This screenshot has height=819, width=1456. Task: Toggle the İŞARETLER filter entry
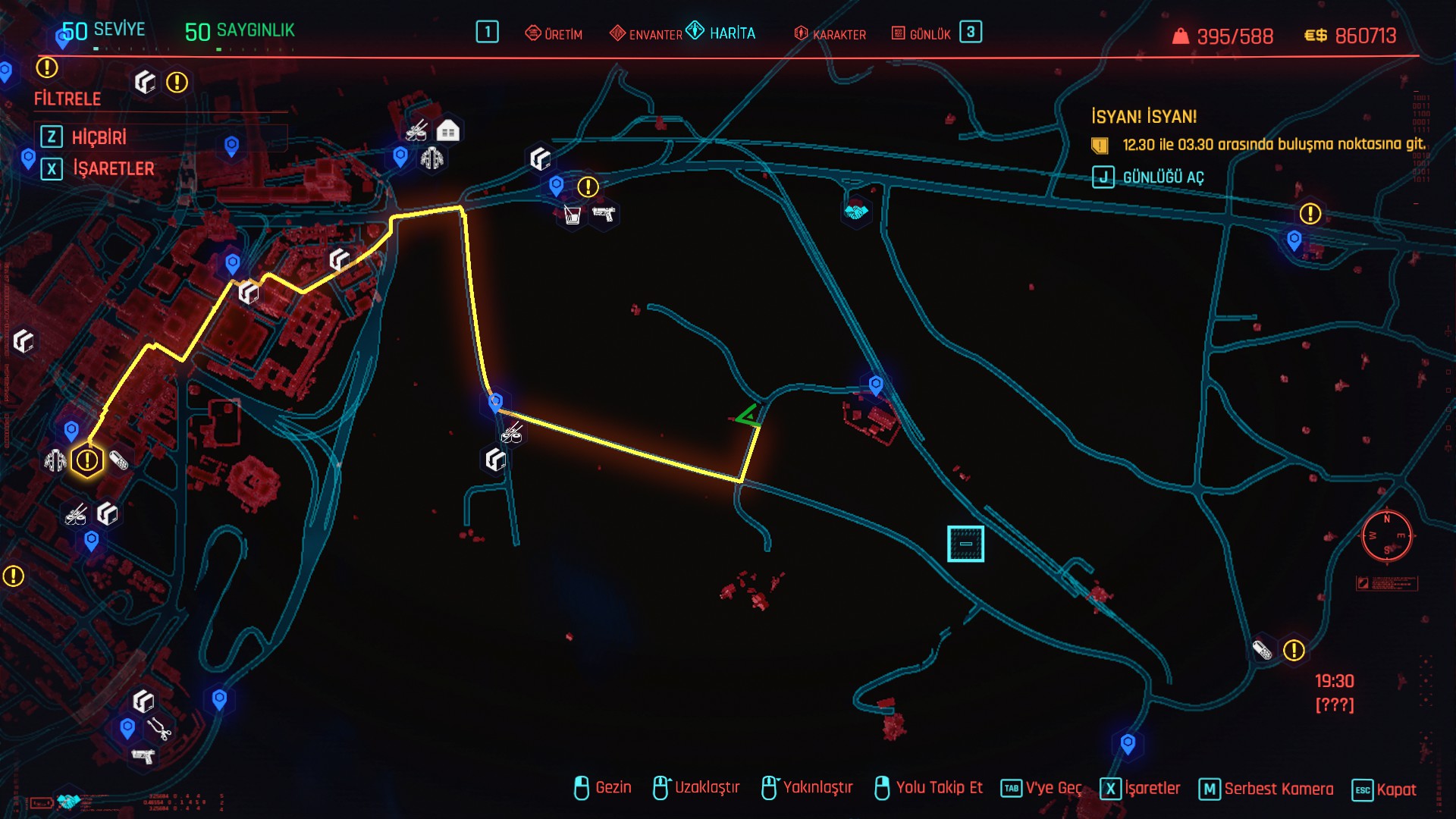[113, 168]
